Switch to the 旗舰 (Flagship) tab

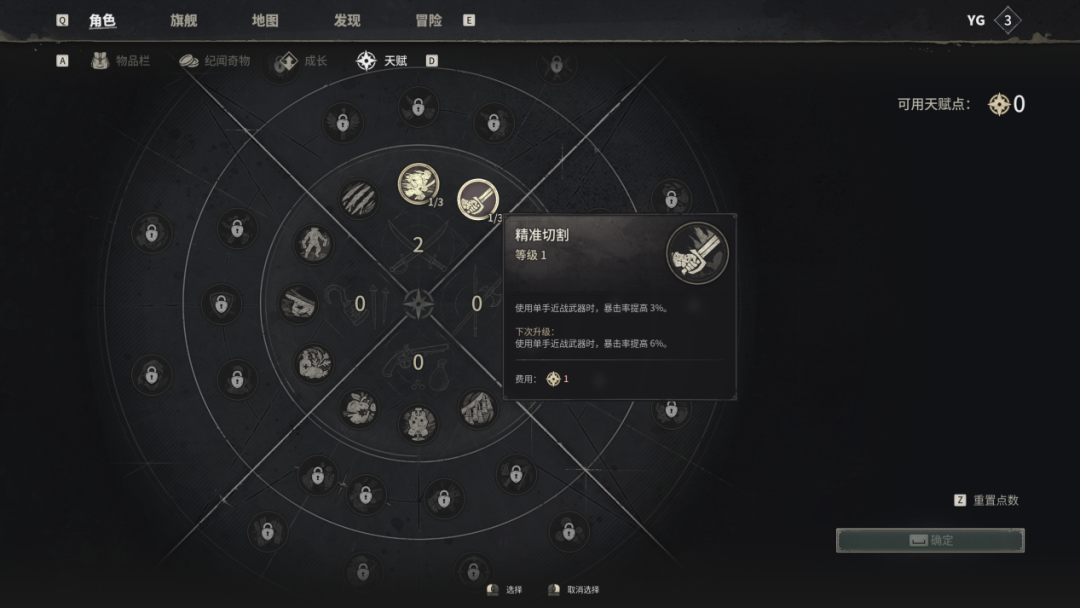click(x=184, y=21)
